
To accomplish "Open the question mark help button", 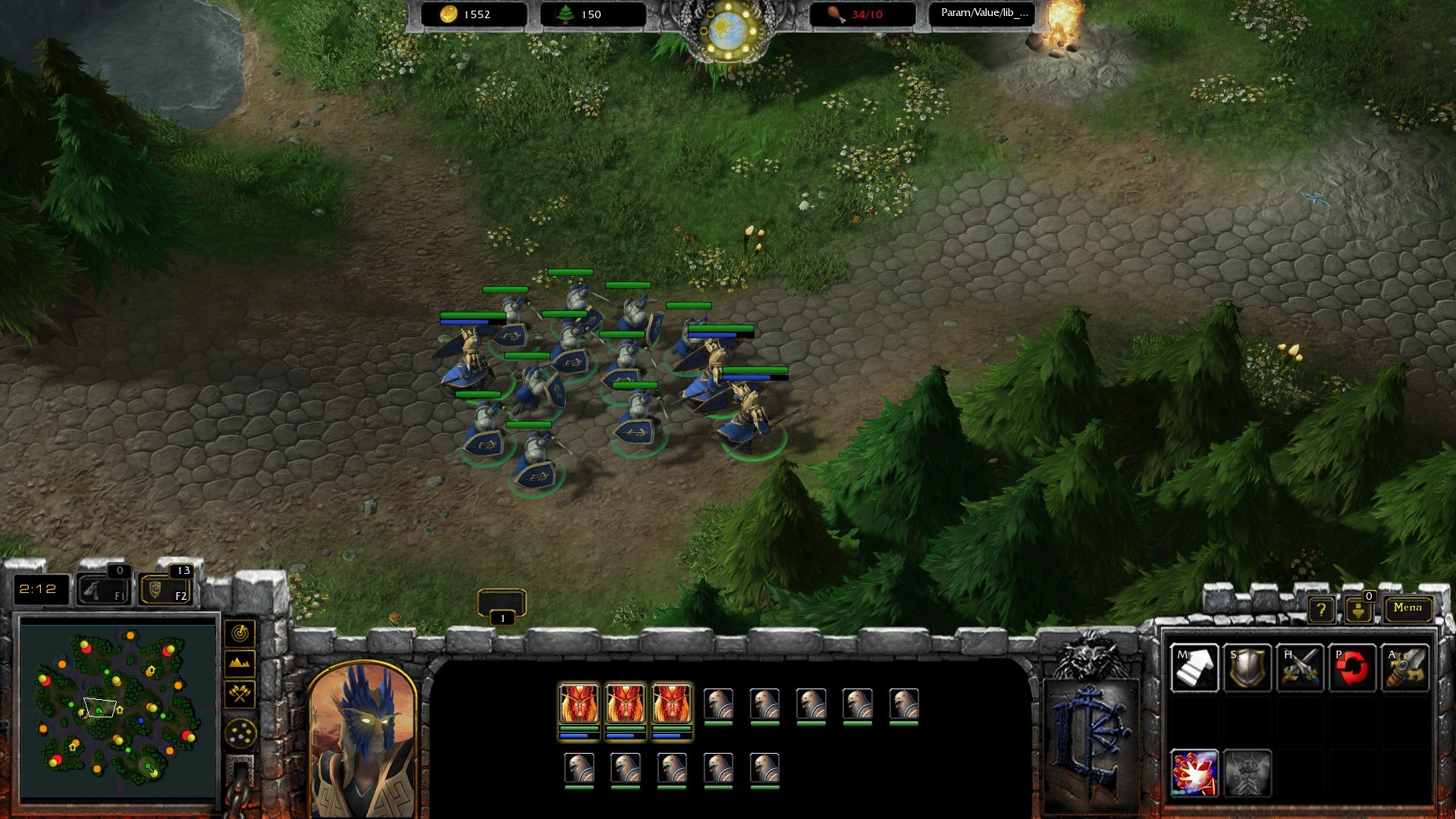I will click(x=1321, y=609).
